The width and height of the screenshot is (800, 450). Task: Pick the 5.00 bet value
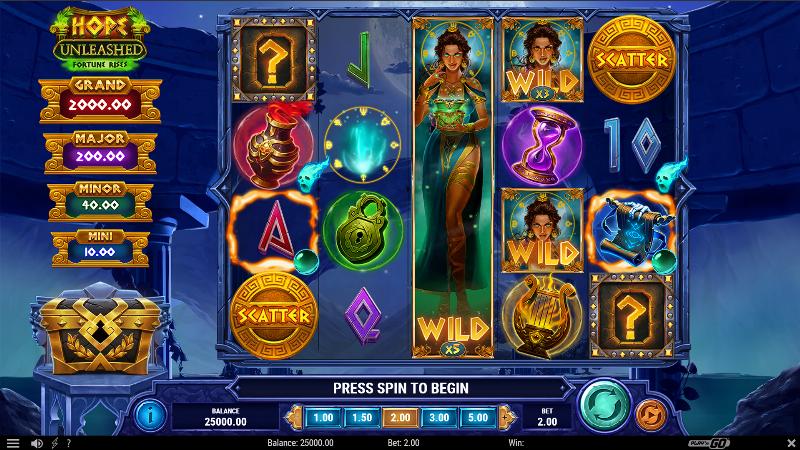click(x=476, y=417)
